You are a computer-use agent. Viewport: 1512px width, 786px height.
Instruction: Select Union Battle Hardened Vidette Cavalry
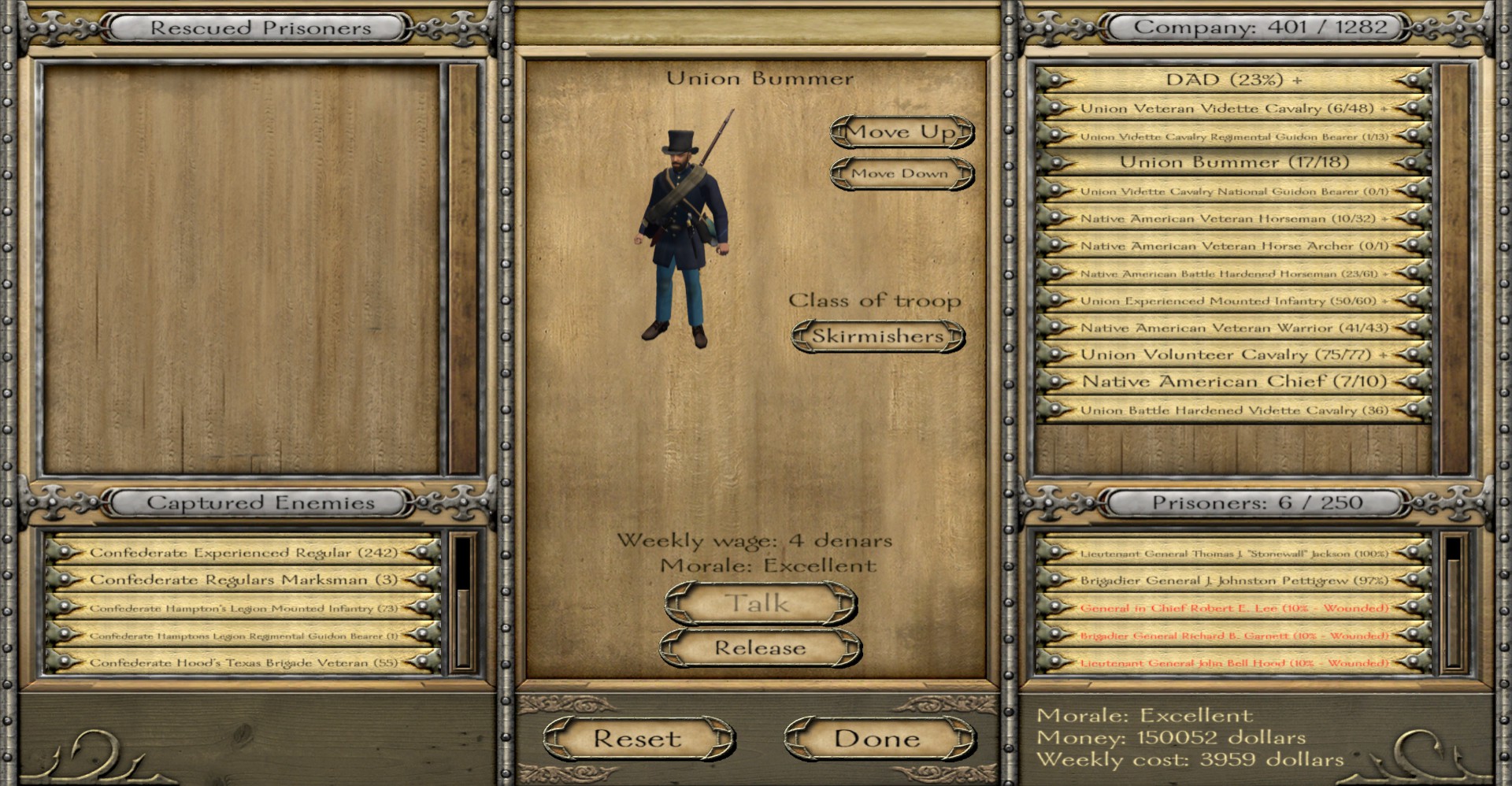coord(1233,410)
